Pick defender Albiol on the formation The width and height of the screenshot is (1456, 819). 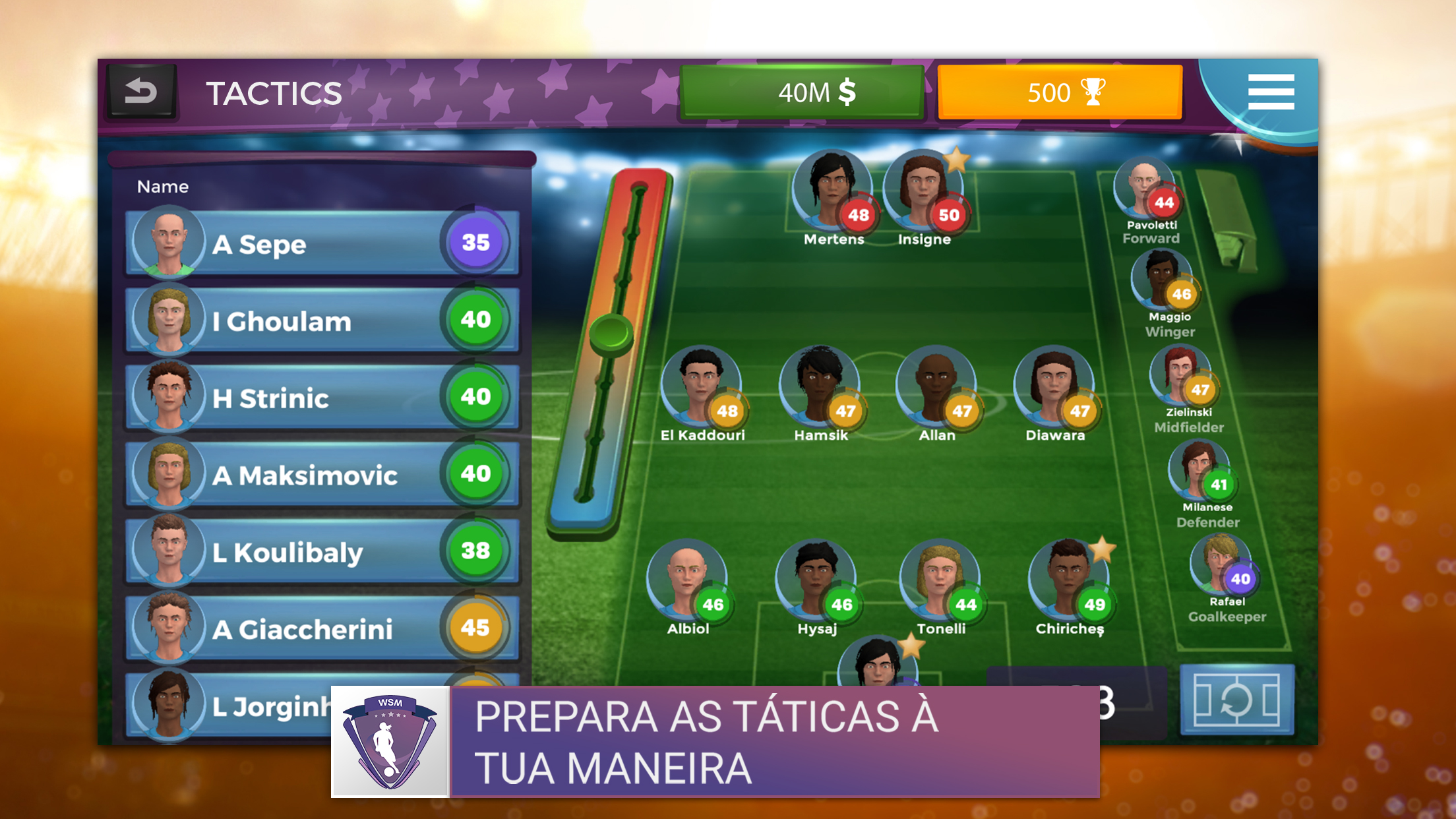coord(687,582)
